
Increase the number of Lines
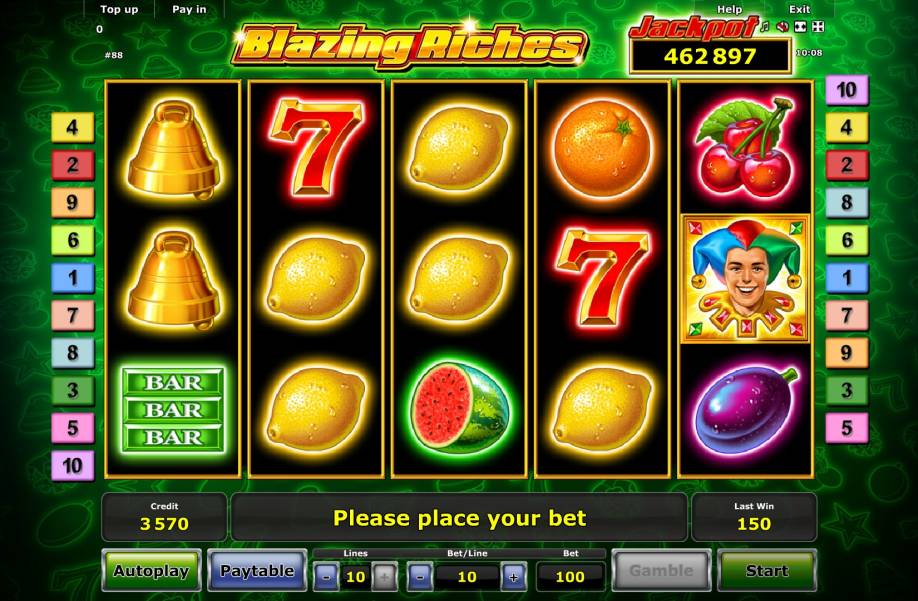384,576
